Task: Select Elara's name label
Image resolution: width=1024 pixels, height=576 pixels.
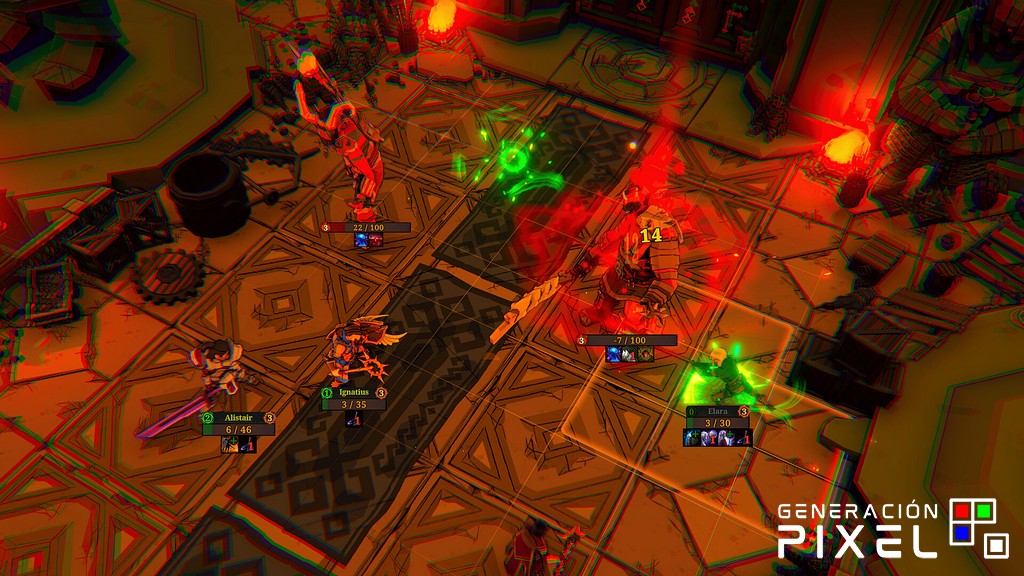Action: coord(717,411)
